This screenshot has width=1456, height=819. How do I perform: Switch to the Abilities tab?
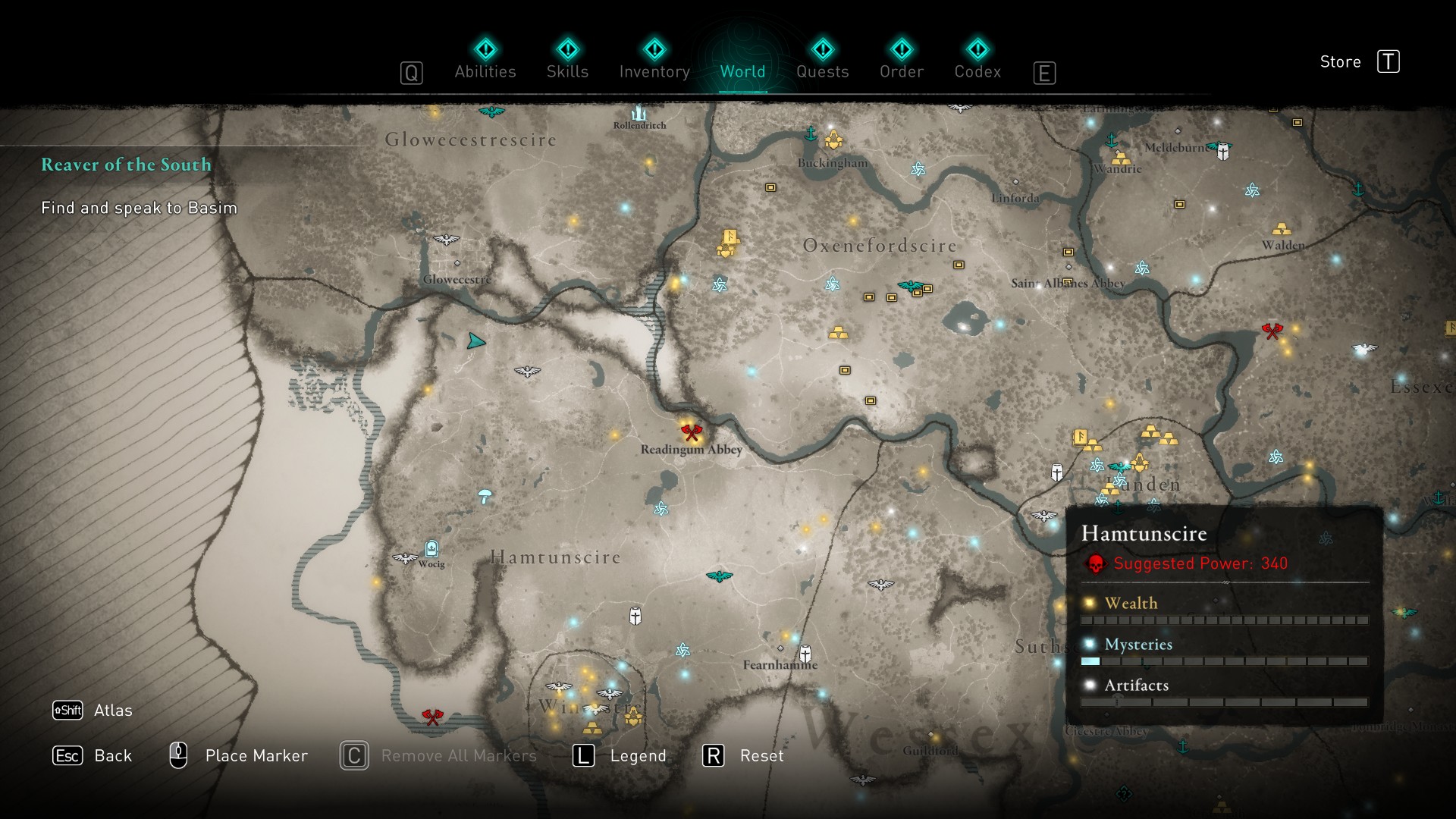click(x=485, y=61)
